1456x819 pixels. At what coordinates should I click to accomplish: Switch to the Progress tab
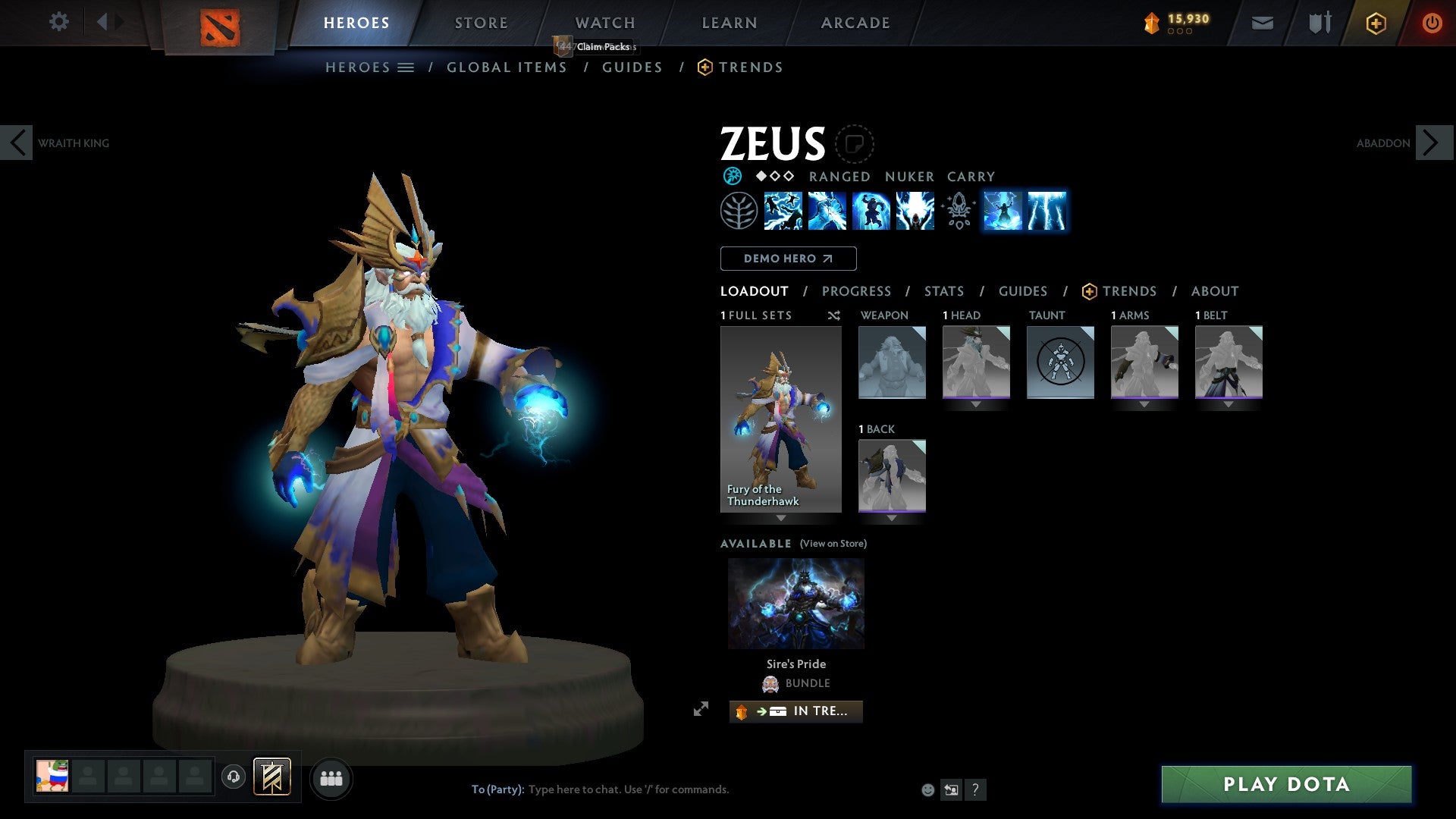[856, 291]
